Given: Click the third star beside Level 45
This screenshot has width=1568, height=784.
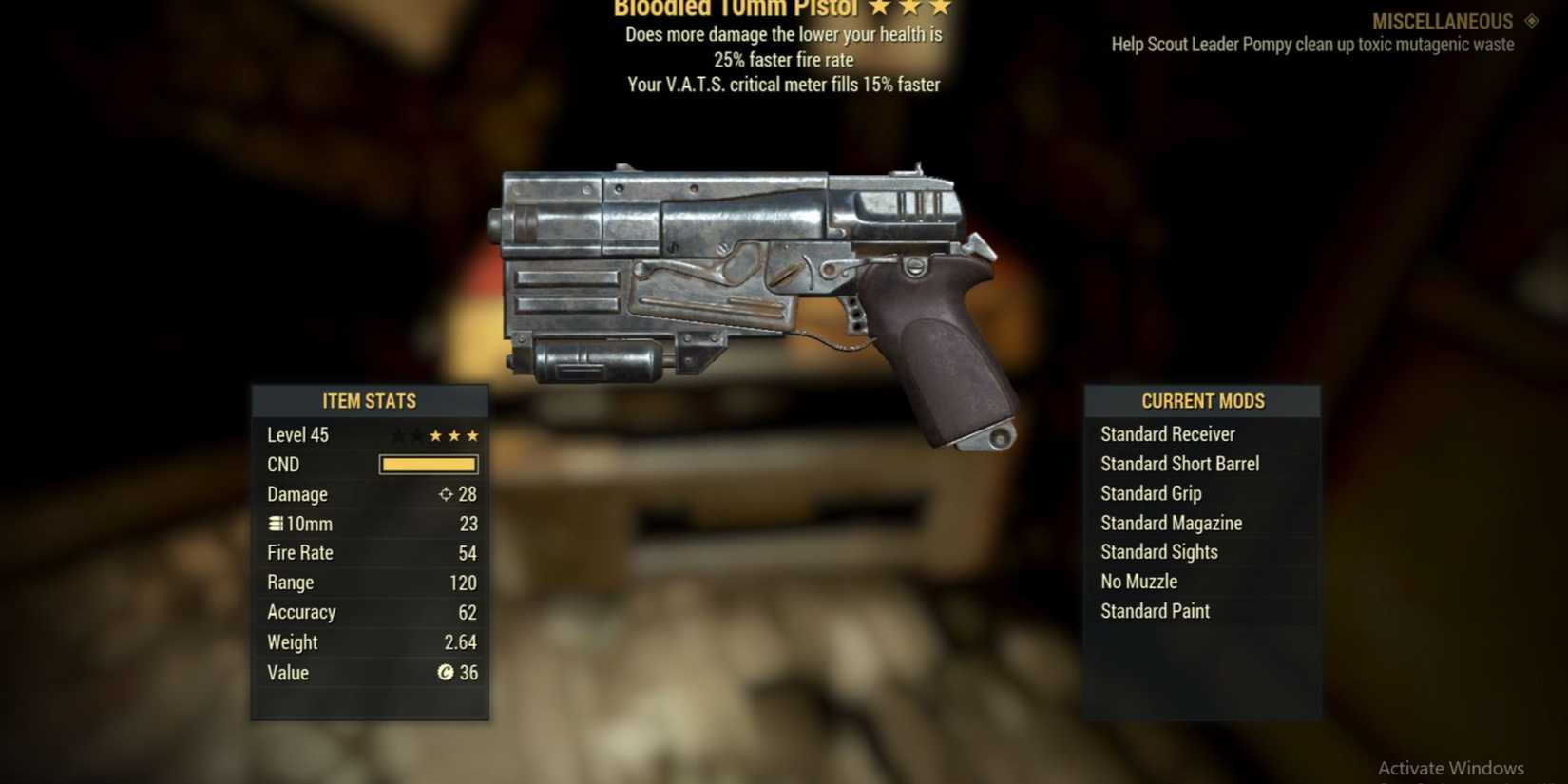Looking at the screenshot, I should tap(474, 435).
